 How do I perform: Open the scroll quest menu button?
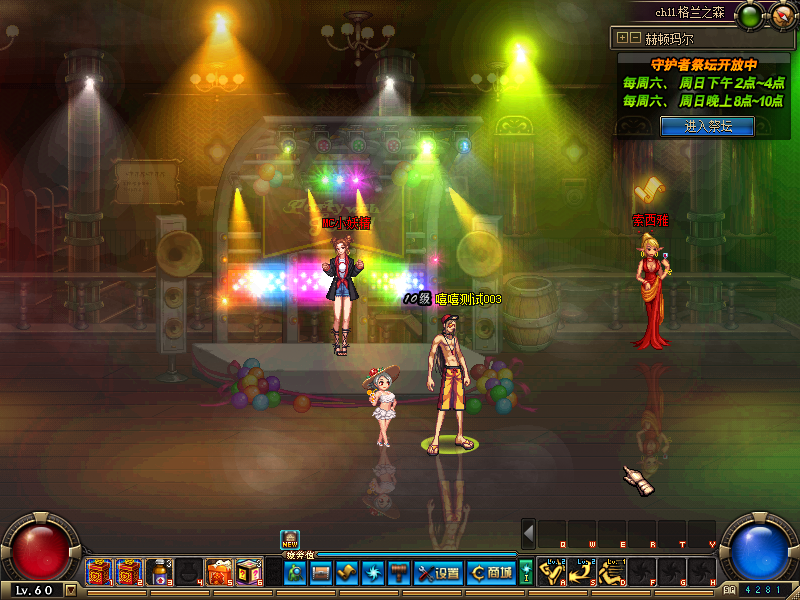click(346, 573)
